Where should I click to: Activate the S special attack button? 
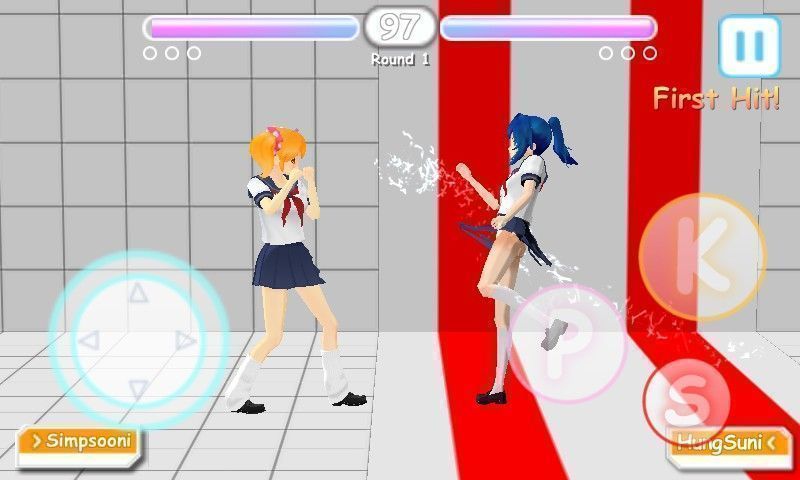coord(686,402)
